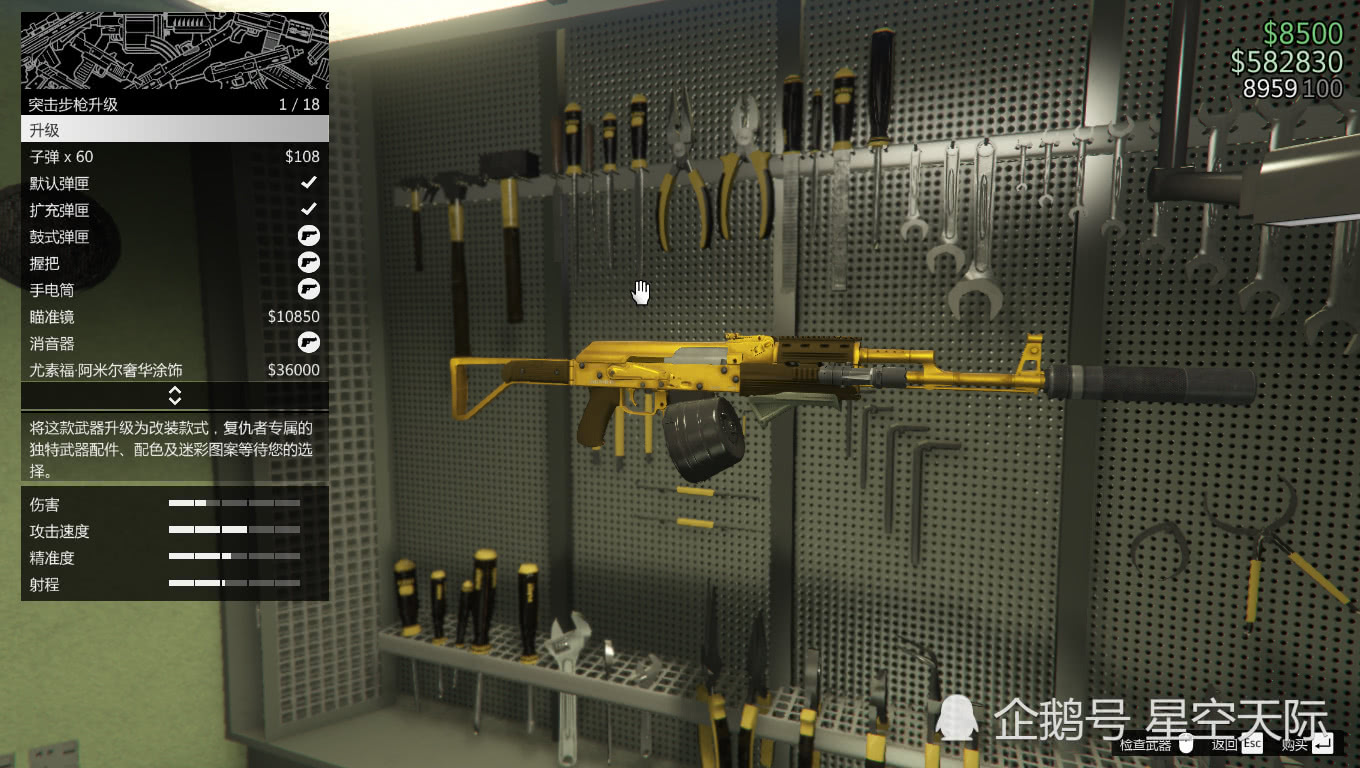This screenshot has width=1360, height=768.
Task: Buy 子弹 x 60 ammo for $108
Action: [174, 157]
